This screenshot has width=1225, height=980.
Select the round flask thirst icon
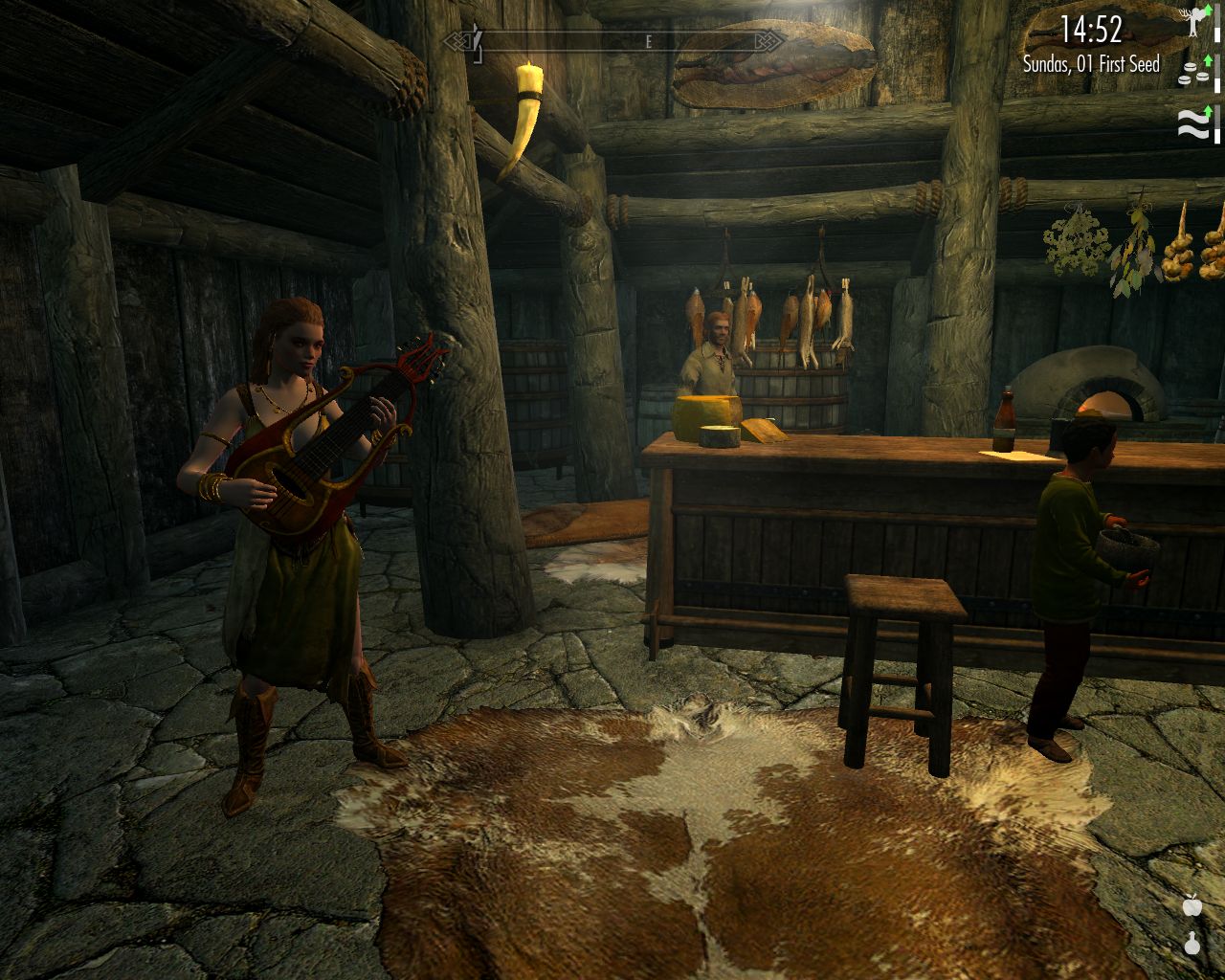(x=1192, y=943)
